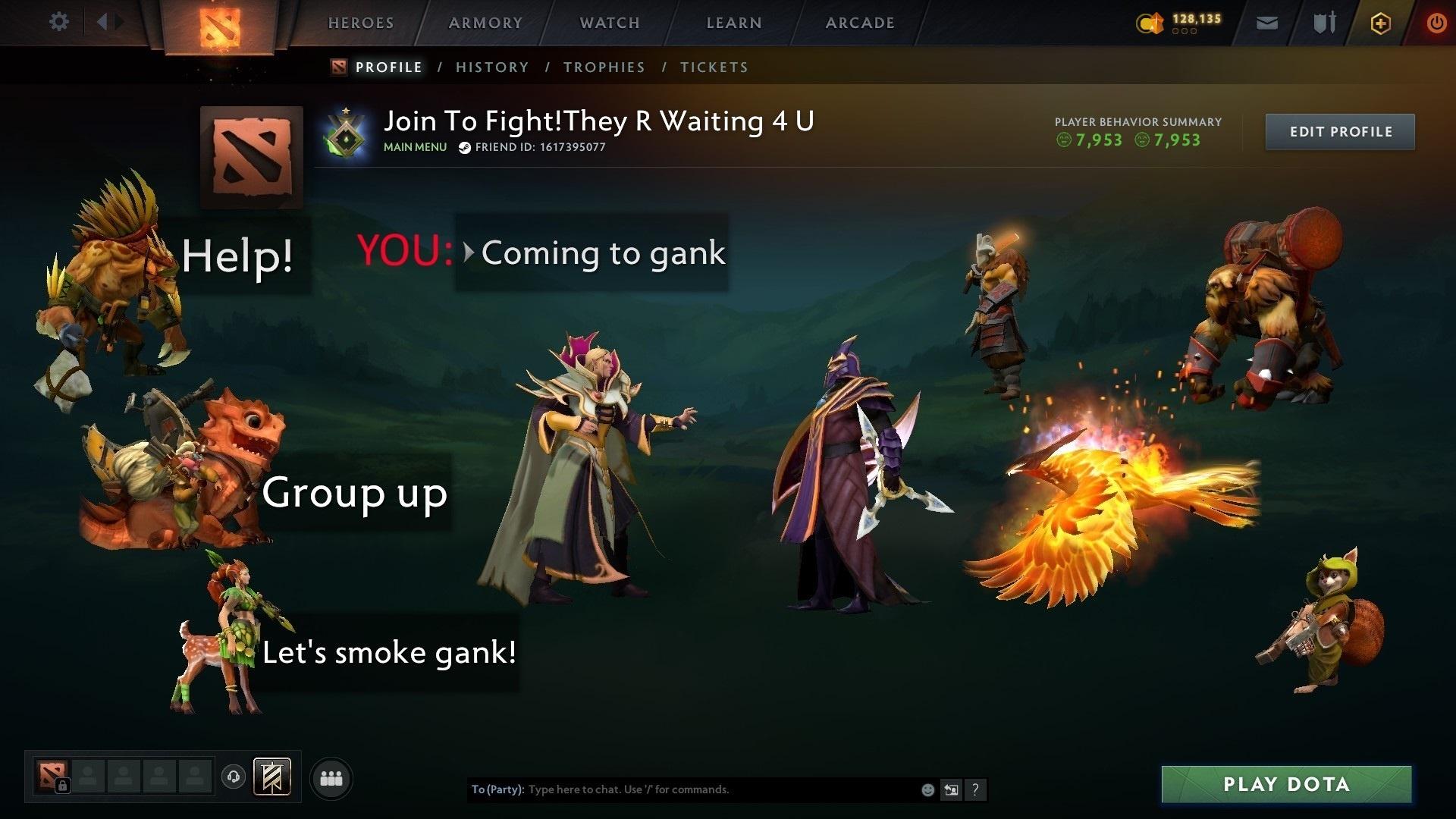Screen dimensions: 1456x819
Task: Toggle voice chat with the headset icon
Action: 235,777
